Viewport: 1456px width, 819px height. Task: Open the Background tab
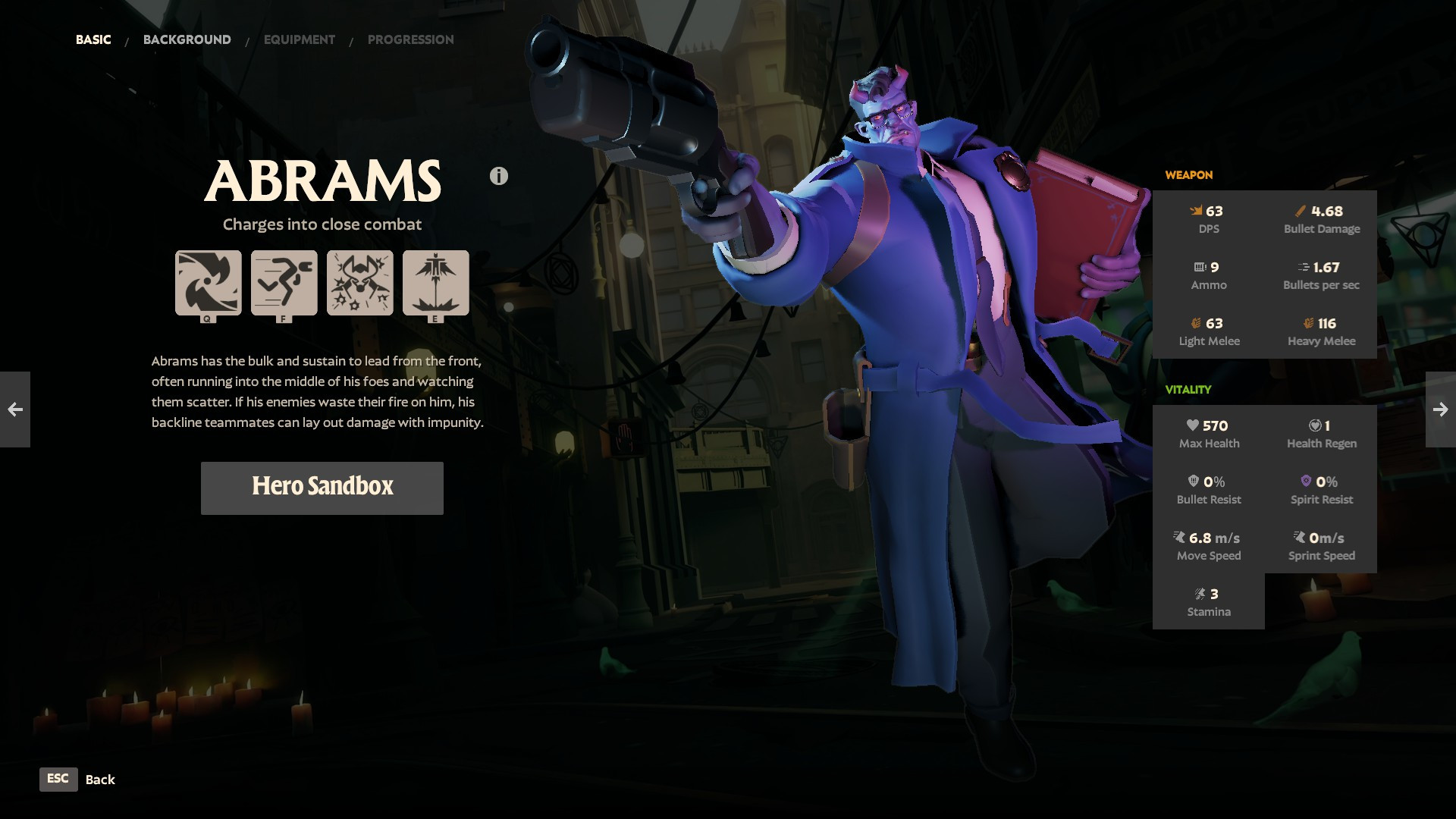click(187, 39)
